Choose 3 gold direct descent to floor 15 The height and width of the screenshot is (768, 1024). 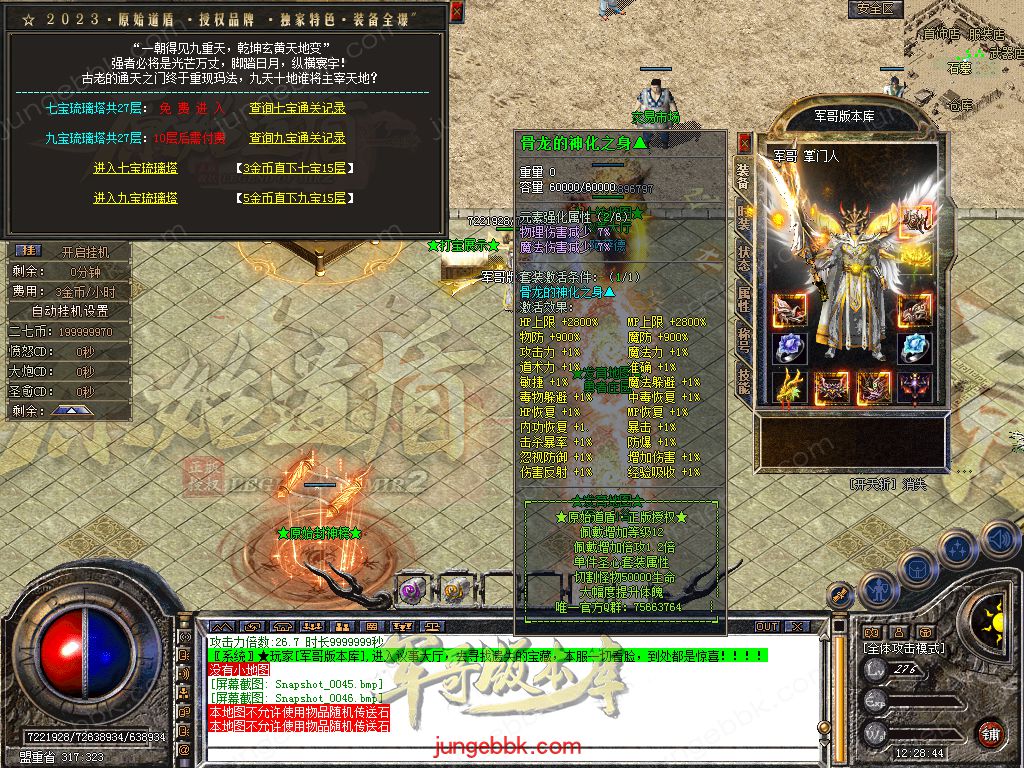[294, 168]
